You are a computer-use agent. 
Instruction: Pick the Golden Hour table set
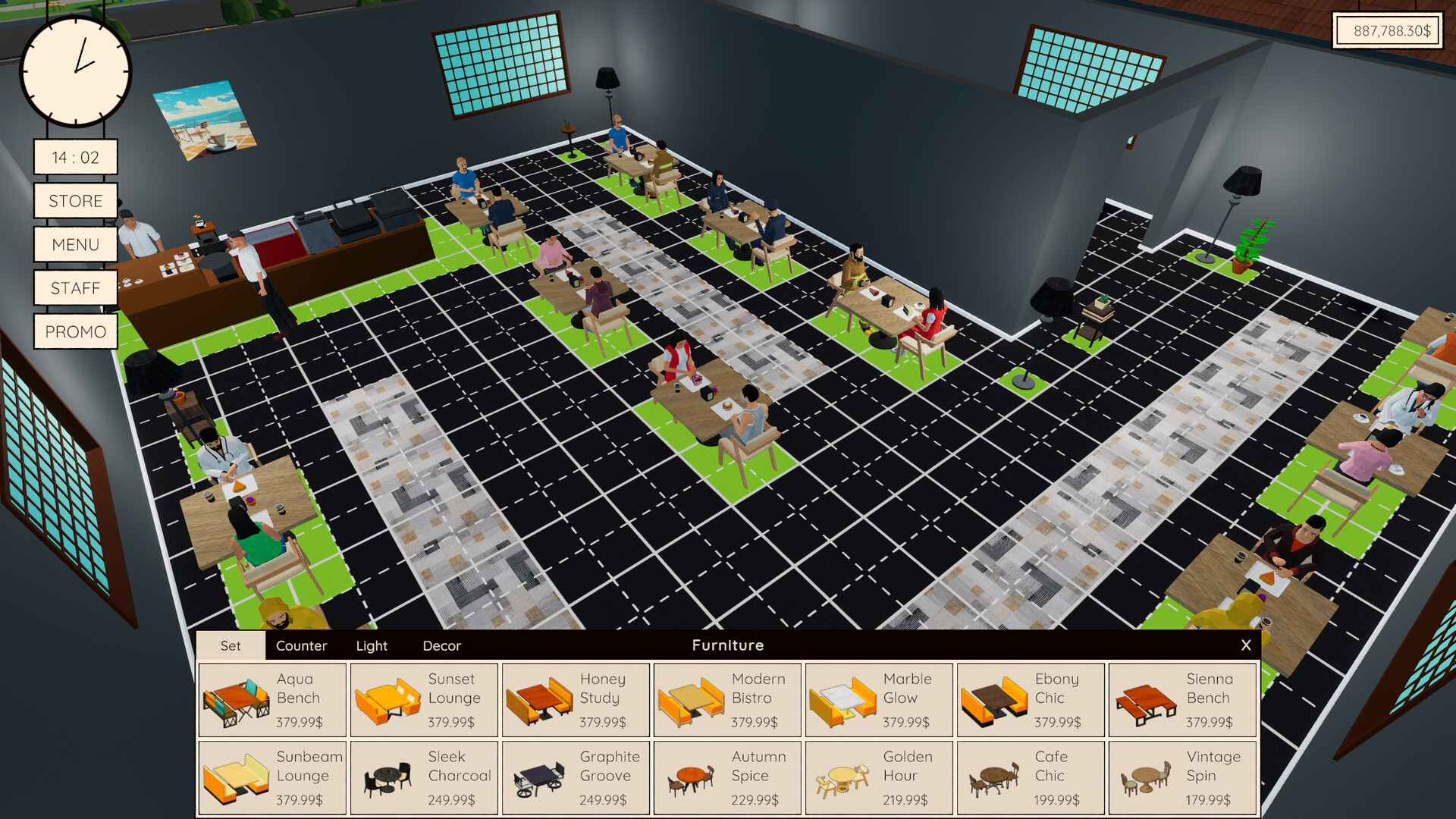tap(878, 777)
